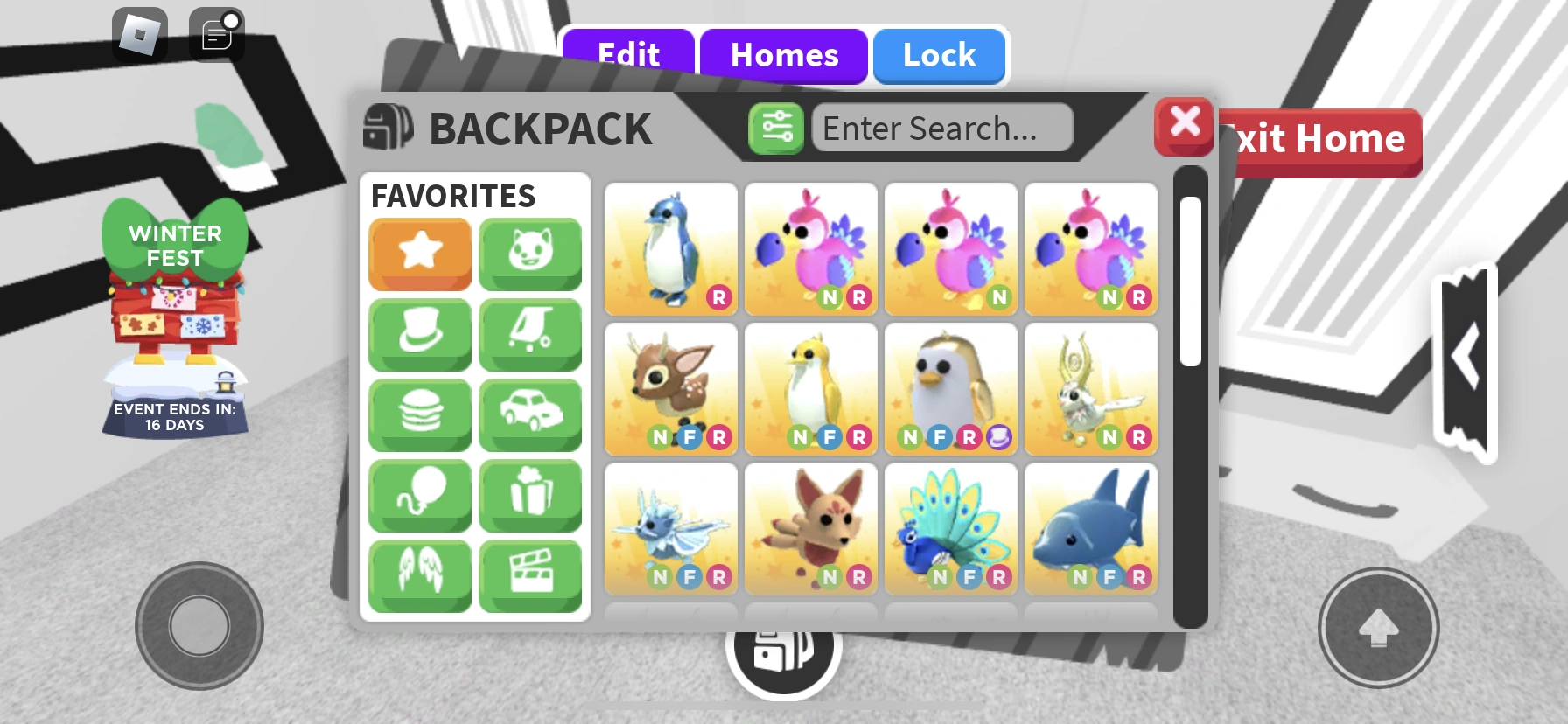Select the pet wear wings filter
1568x724 pixels.
click(x=419, y=574)
